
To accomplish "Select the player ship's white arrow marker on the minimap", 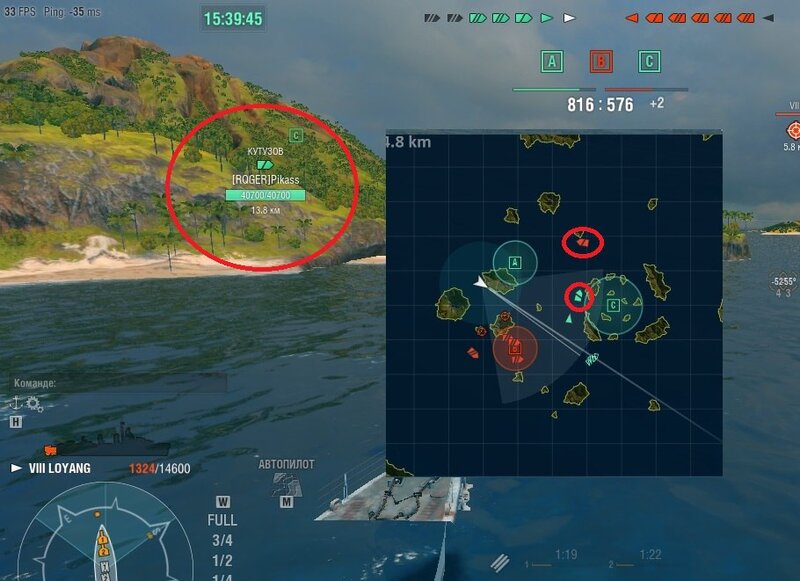I will (481, 284).
